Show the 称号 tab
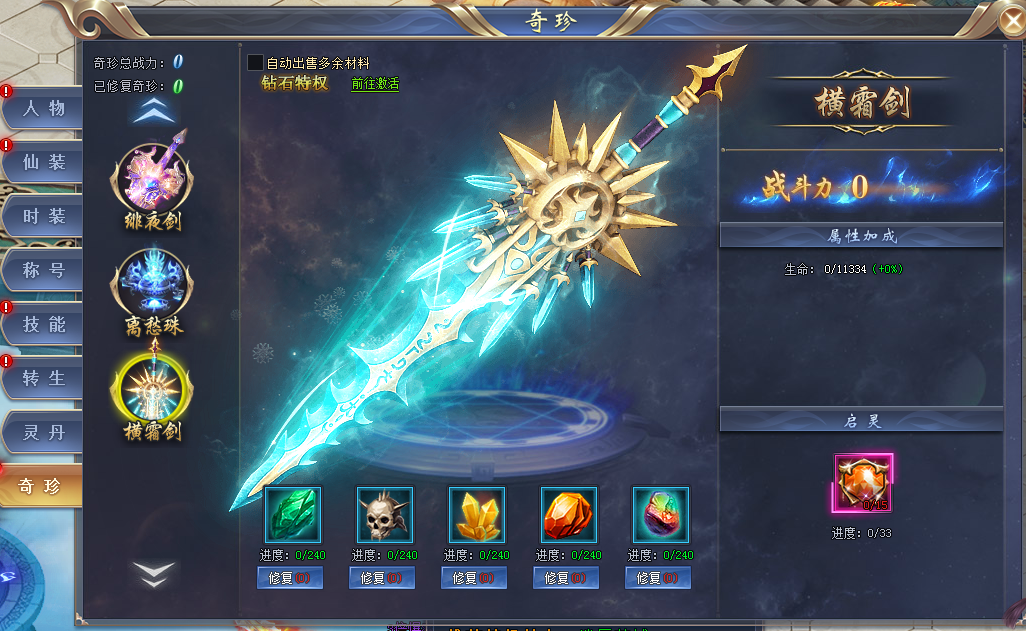The height and width of the screenshot is (631, 1026). [43, 270]
